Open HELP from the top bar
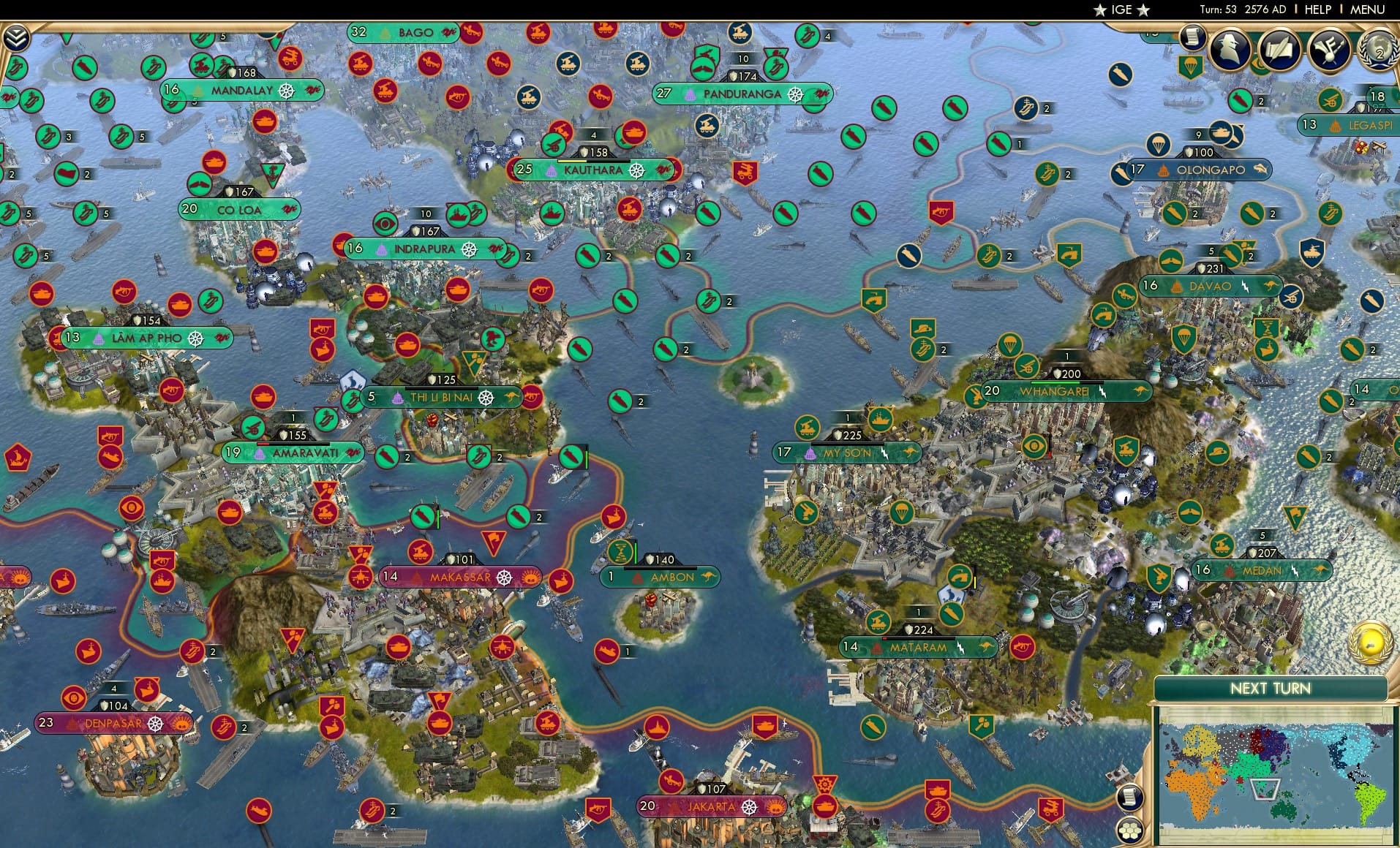 (x=1318, y=10)
